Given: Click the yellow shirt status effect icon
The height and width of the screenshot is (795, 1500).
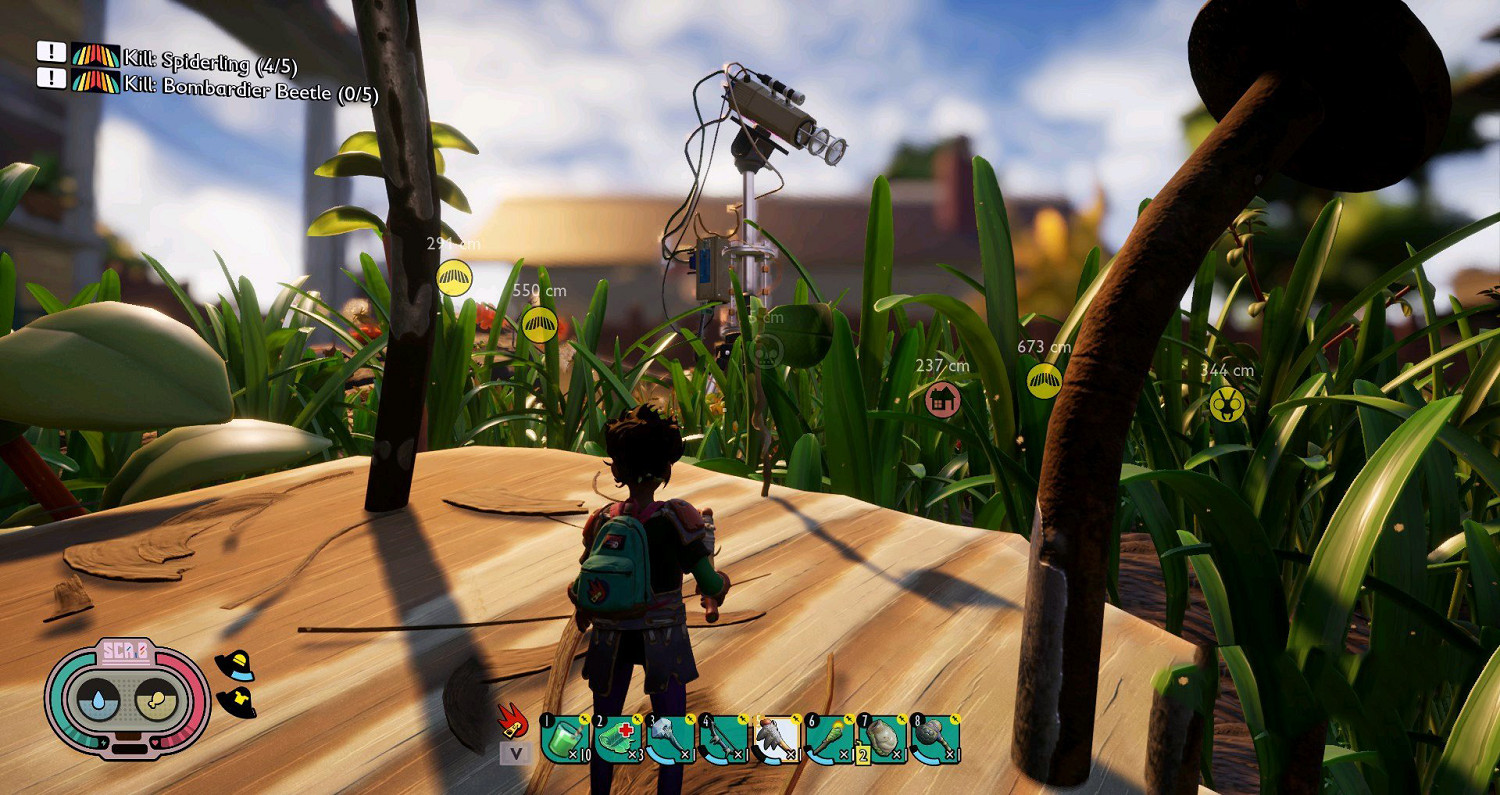Looking at the screenshot, I should coord(236,702).
